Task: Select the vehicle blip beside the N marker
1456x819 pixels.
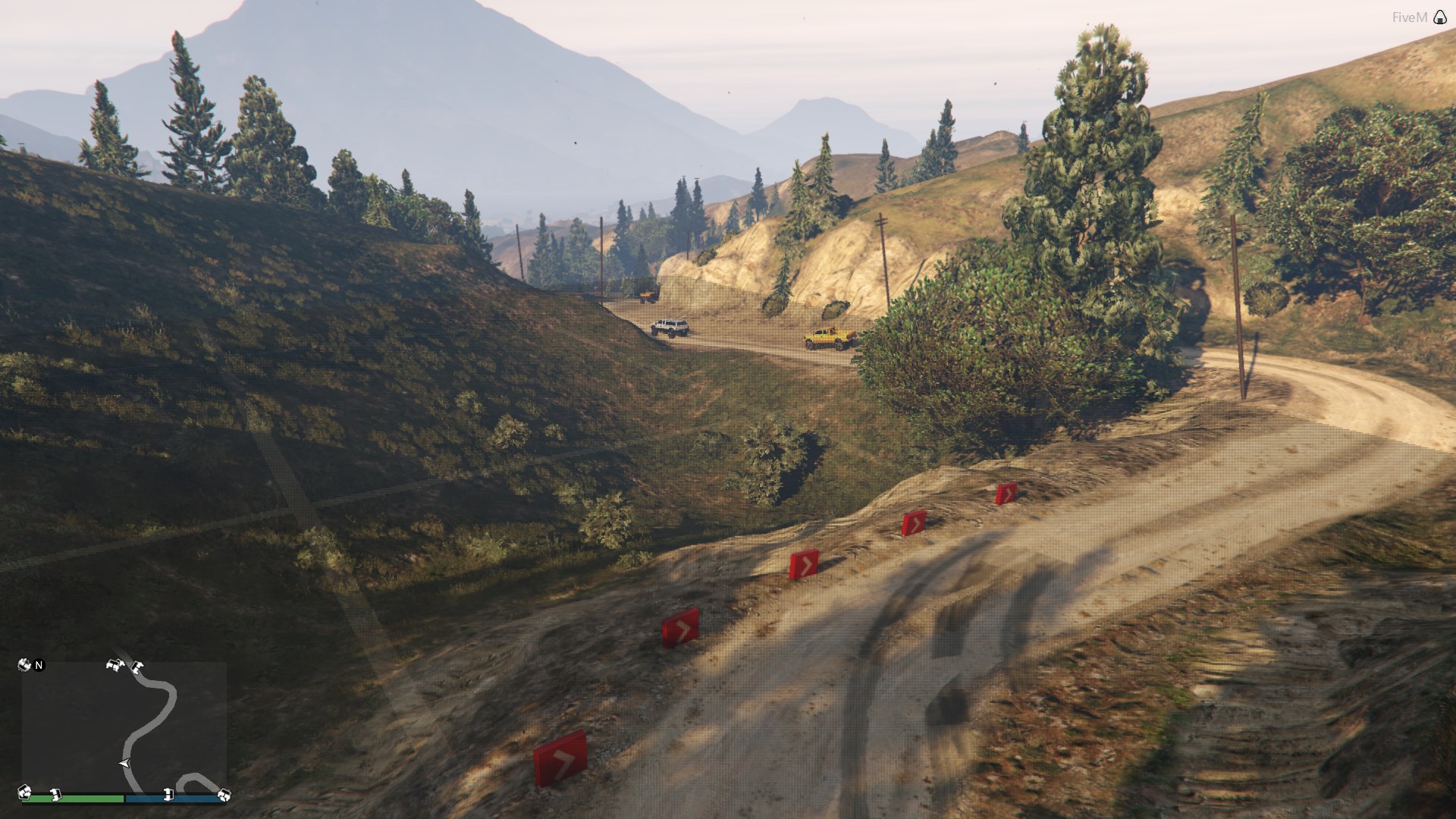Action: click(24, 665)
